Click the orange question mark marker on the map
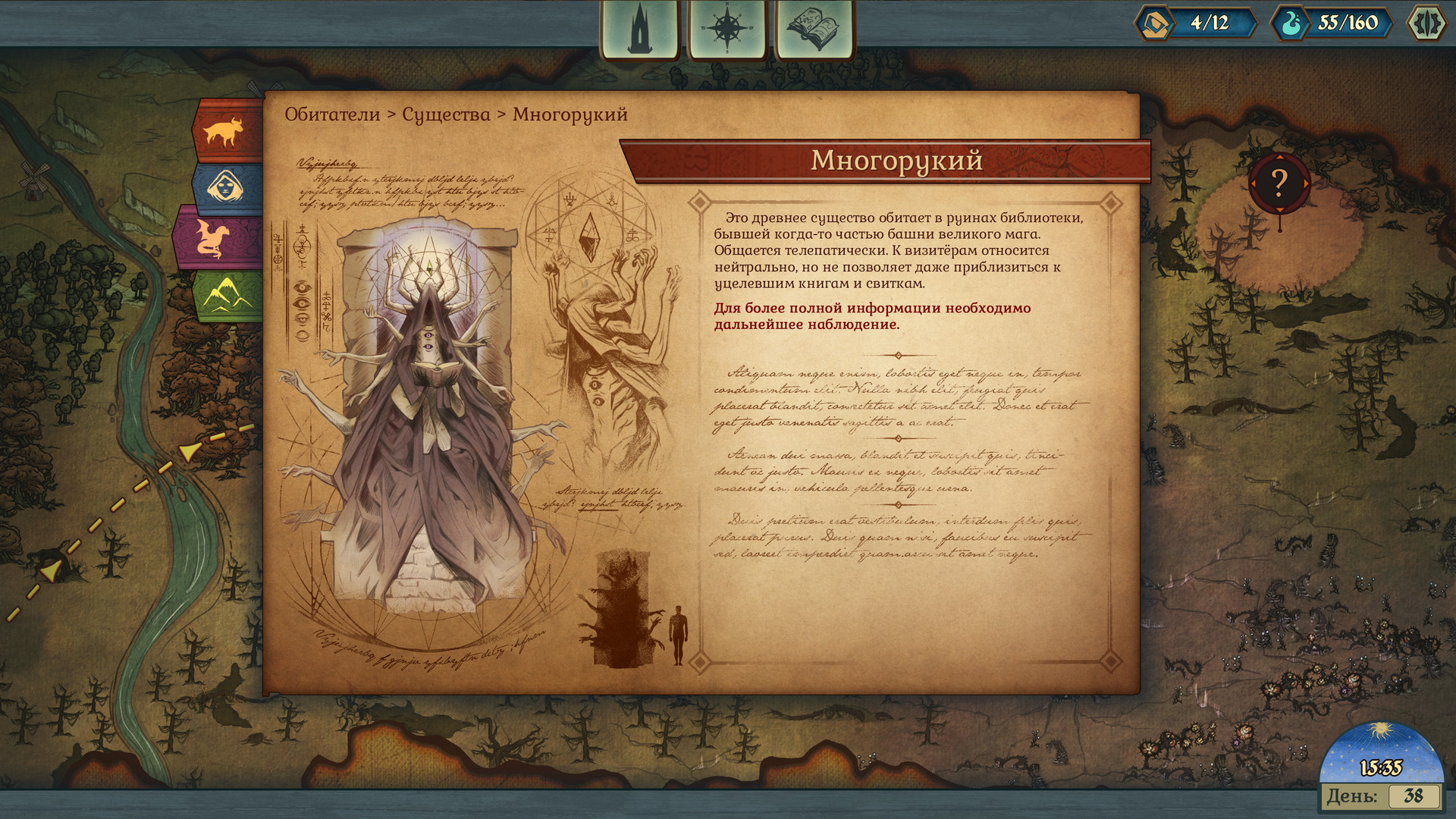The image size is (1456, 819). [1279, 182]
